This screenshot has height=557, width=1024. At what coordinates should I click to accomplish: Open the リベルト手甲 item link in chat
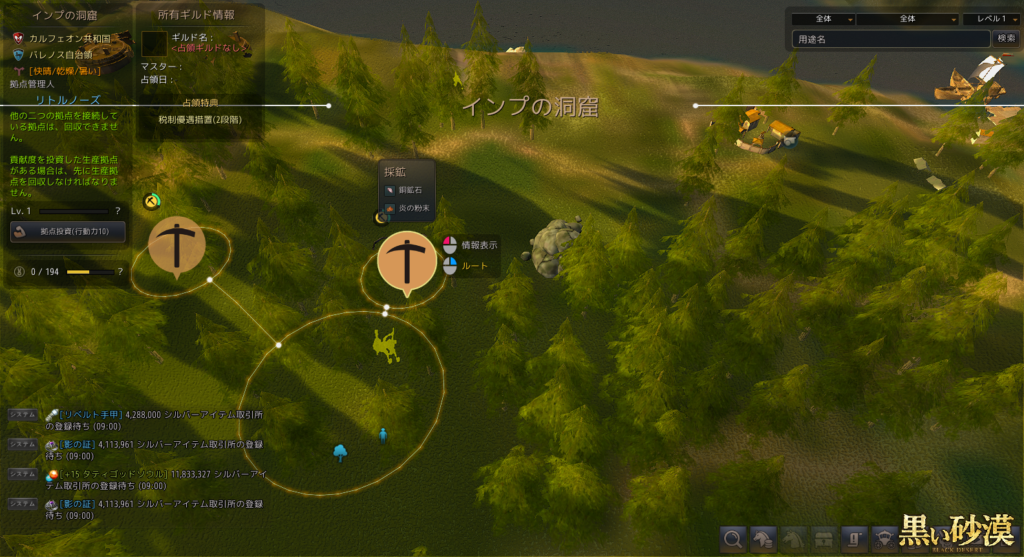(91, 413)
